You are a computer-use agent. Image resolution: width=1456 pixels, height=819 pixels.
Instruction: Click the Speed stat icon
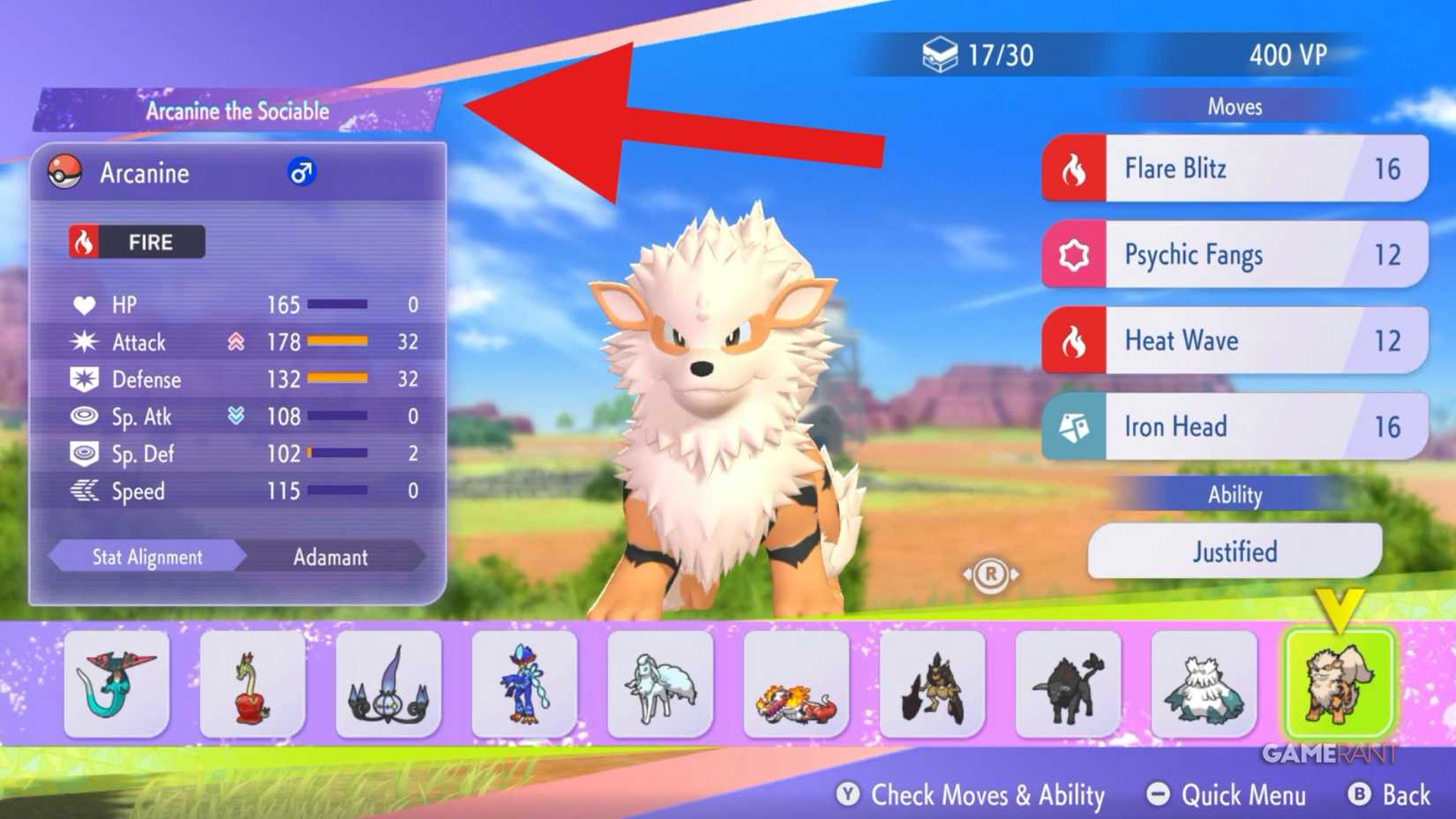click(84, 492)
